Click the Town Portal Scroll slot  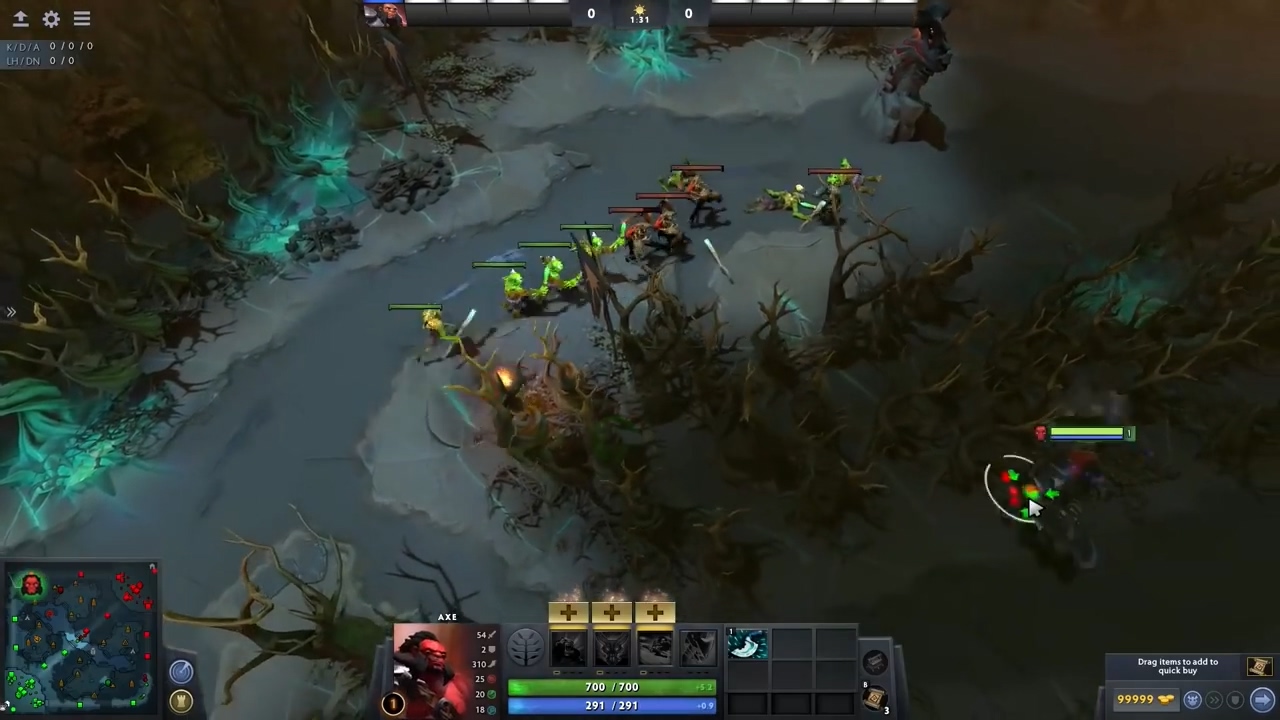874,700
